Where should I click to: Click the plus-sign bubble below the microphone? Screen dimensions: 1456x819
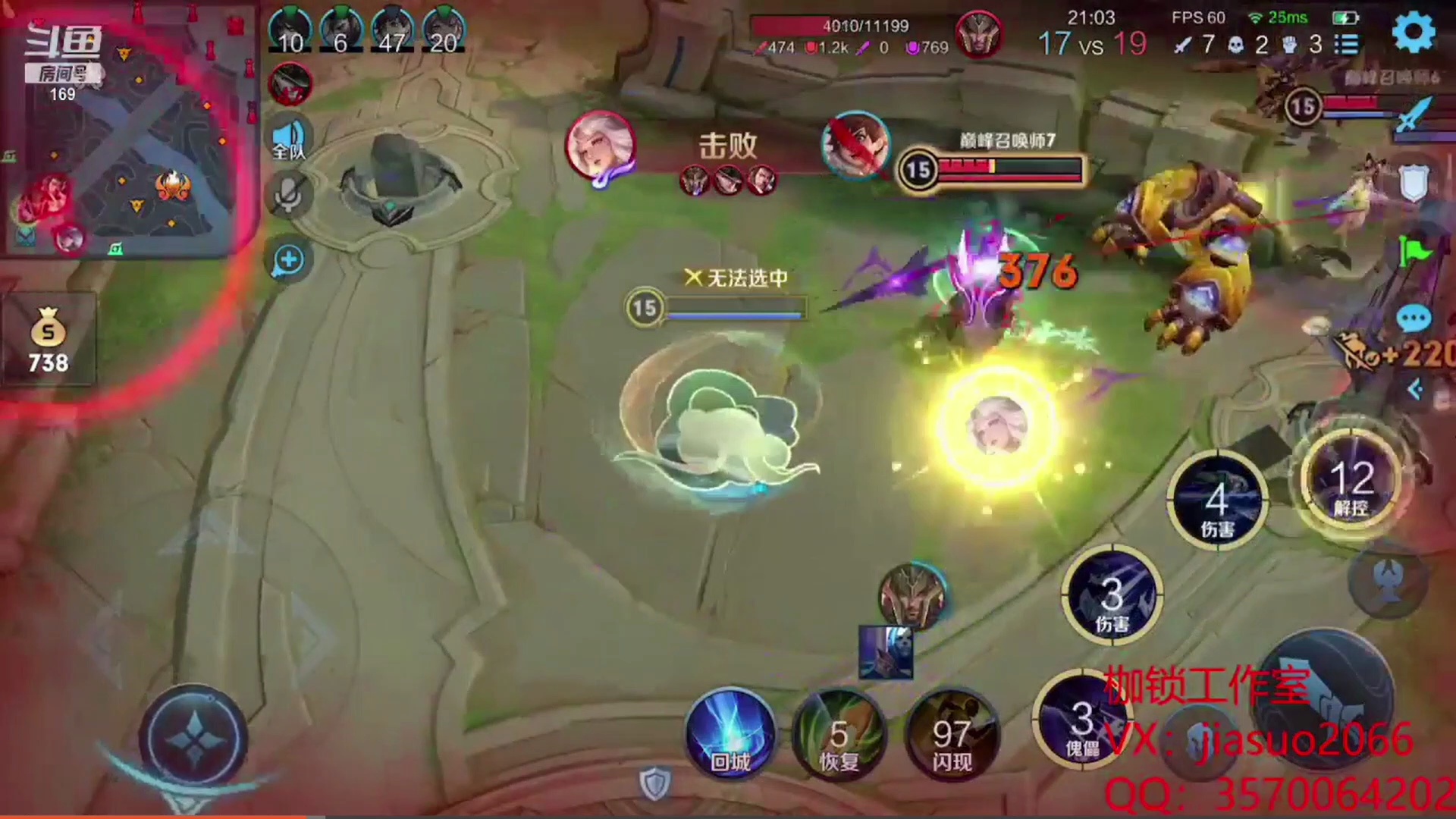click(x=289, y=261)
